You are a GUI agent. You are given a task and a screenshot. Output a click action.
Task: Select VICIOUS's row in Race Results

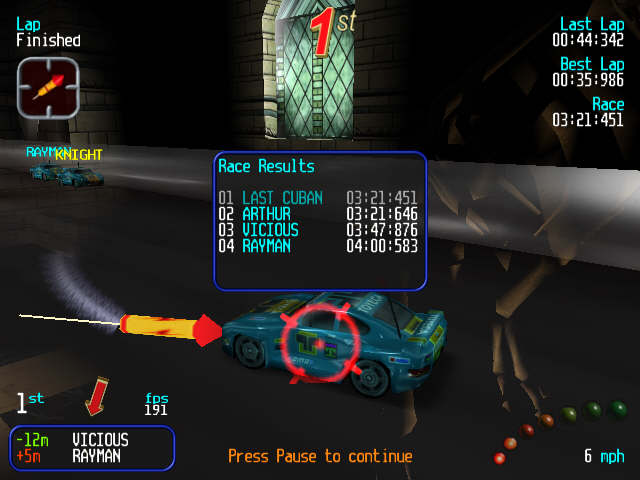(x=318, y=230)
